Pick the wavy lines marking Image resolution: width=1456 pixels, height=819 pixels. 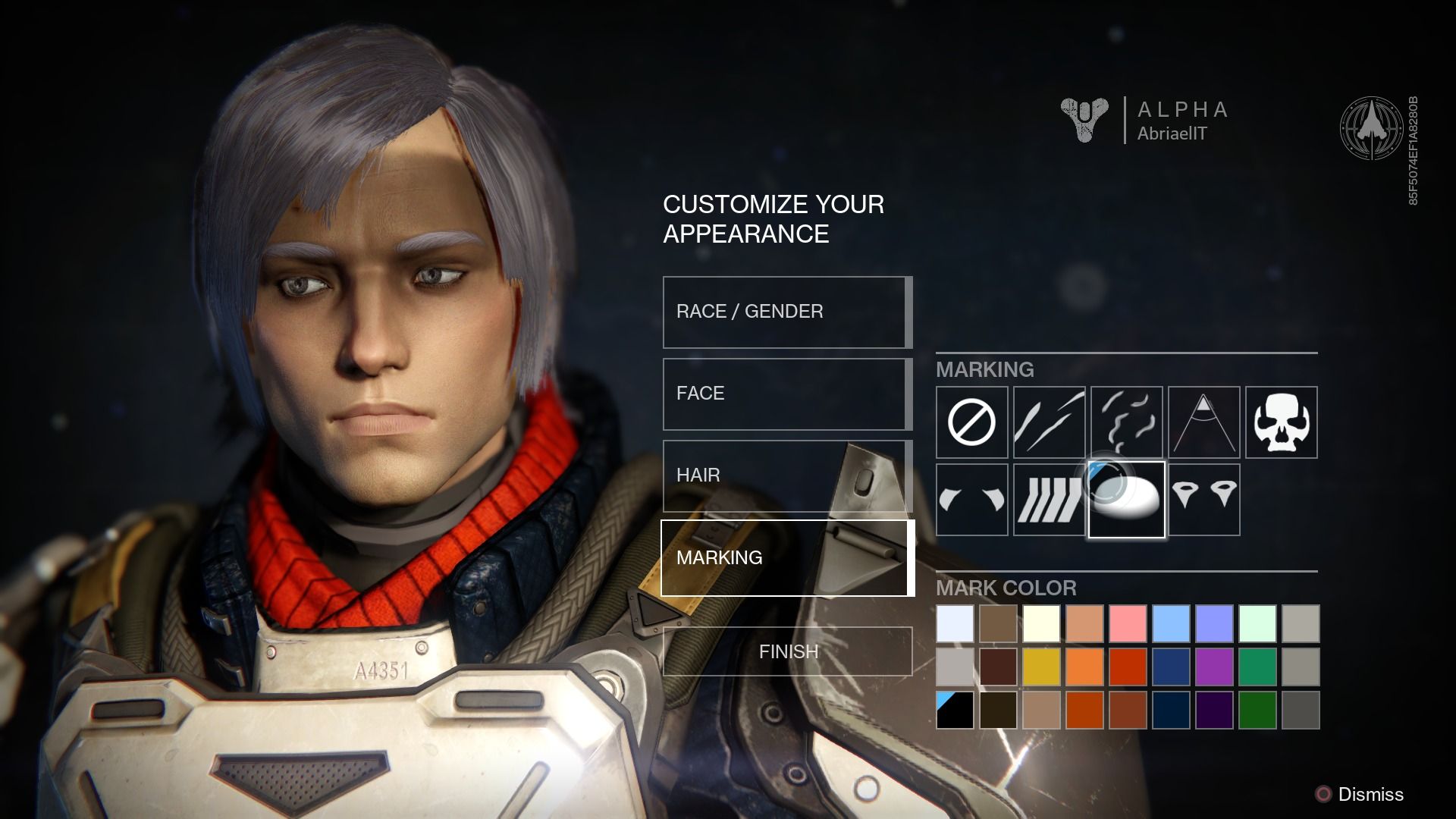click(1128, 423)
